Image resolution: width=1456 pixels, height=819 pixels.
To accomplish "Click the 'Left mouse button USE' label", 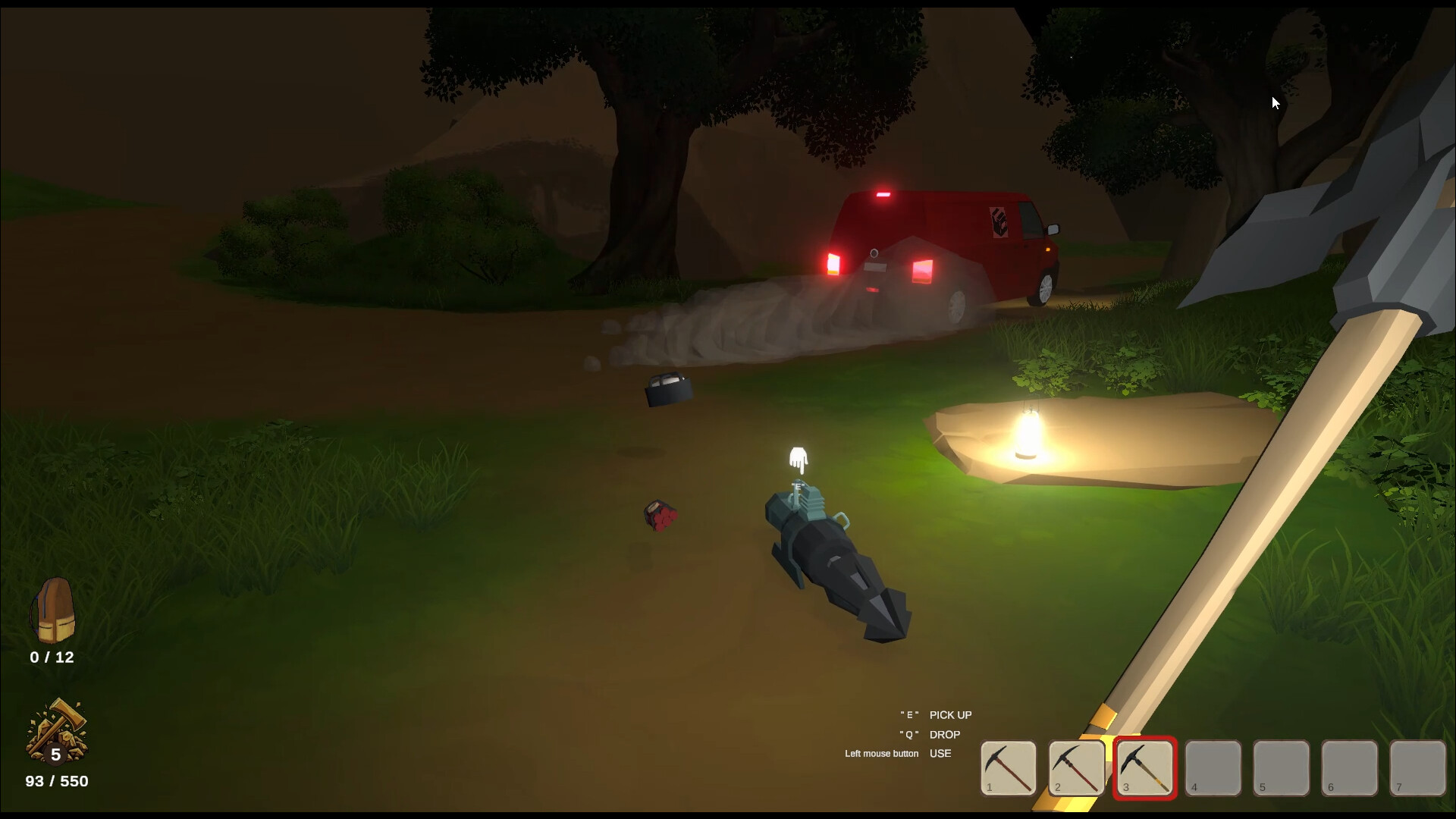I will pos(899,753).
